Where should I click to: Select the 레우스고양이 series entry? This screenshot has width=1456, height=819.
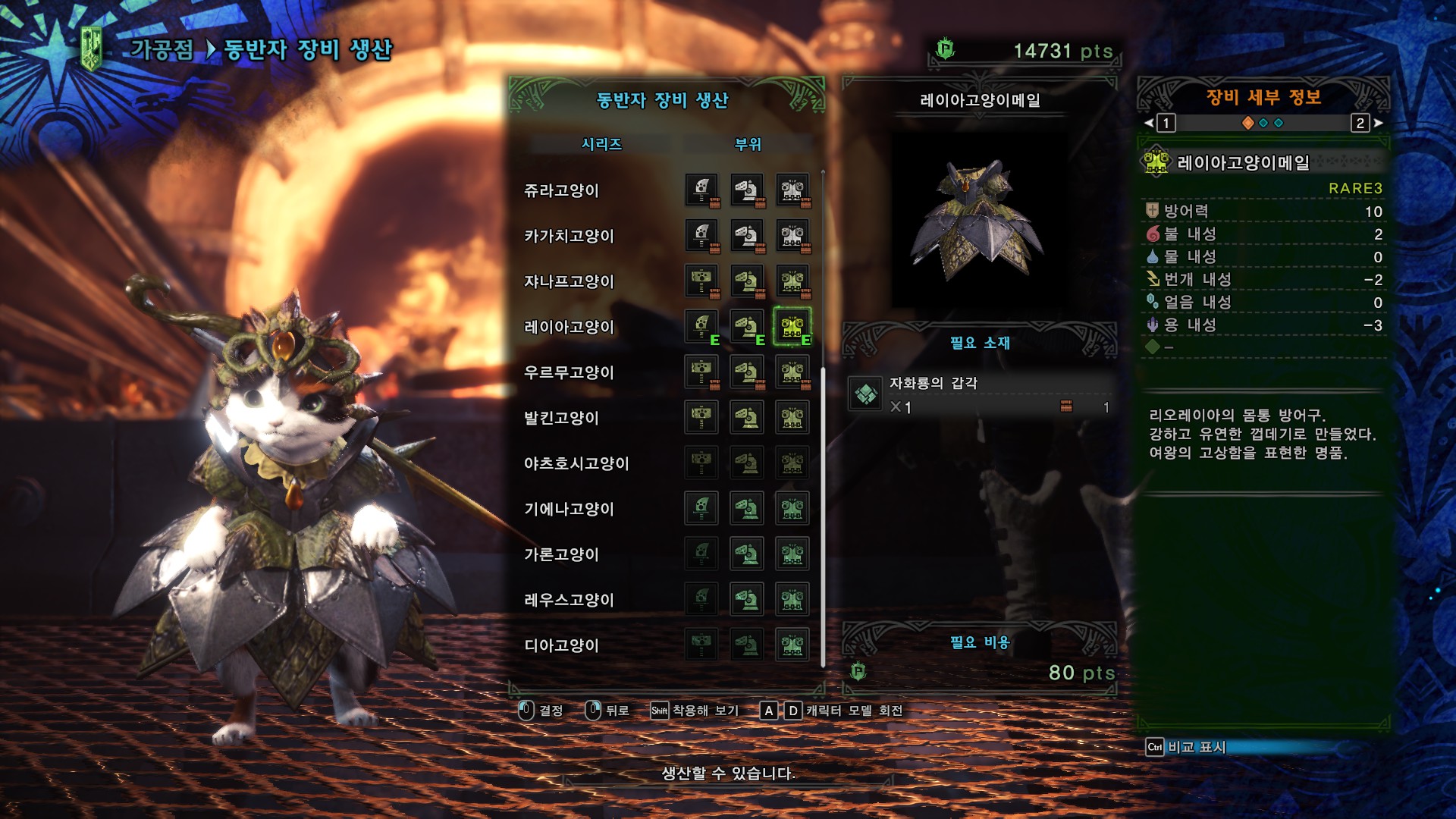click(569, 600)
